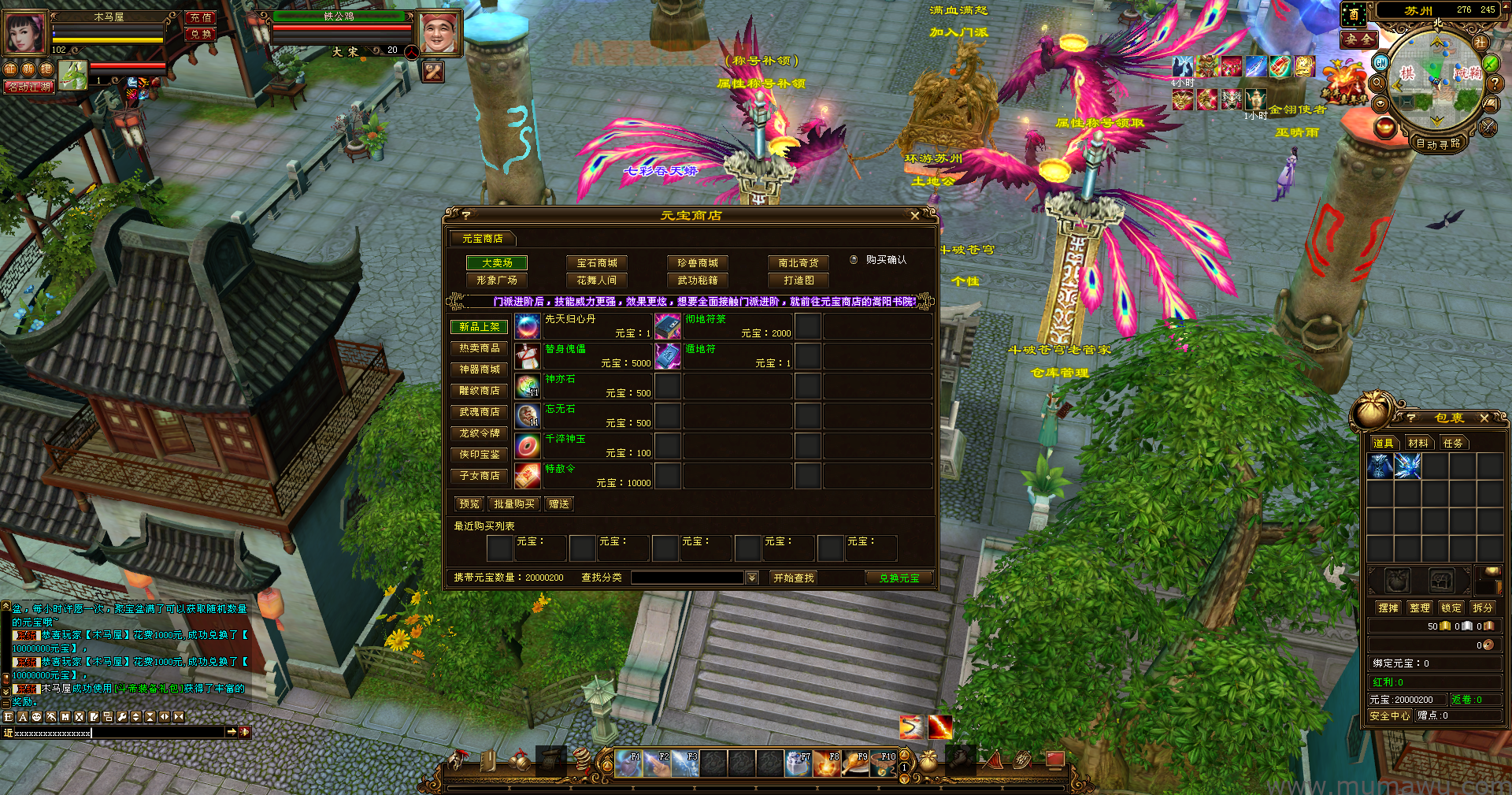Screen dimensions: 1512x795
Task: Open the 查找分类 category dropdown
Action: coord(752,578)
